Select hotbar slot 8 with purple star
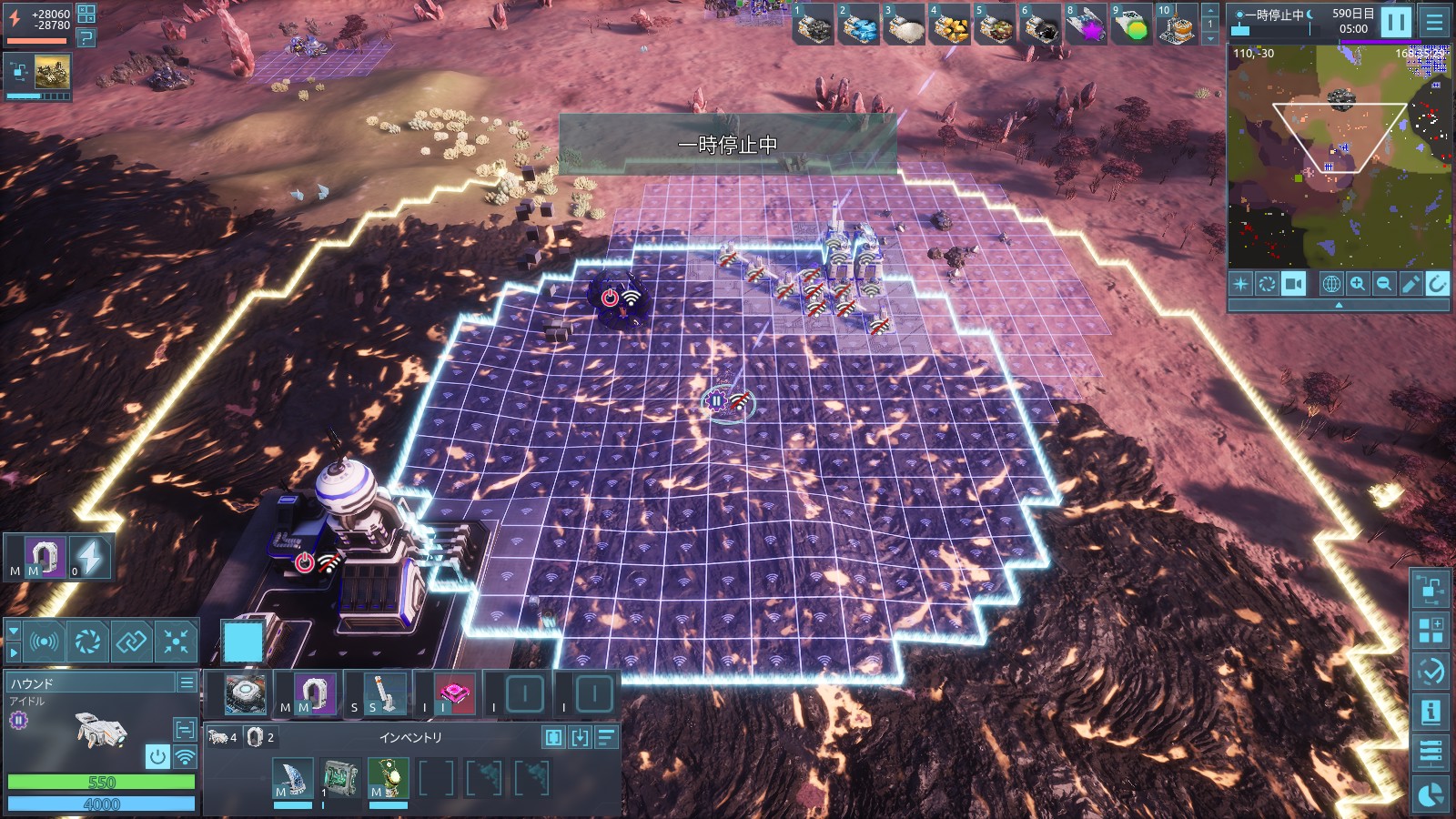Image resolution: width=1456 pixels, height=819 pixels. [1085, 25]
